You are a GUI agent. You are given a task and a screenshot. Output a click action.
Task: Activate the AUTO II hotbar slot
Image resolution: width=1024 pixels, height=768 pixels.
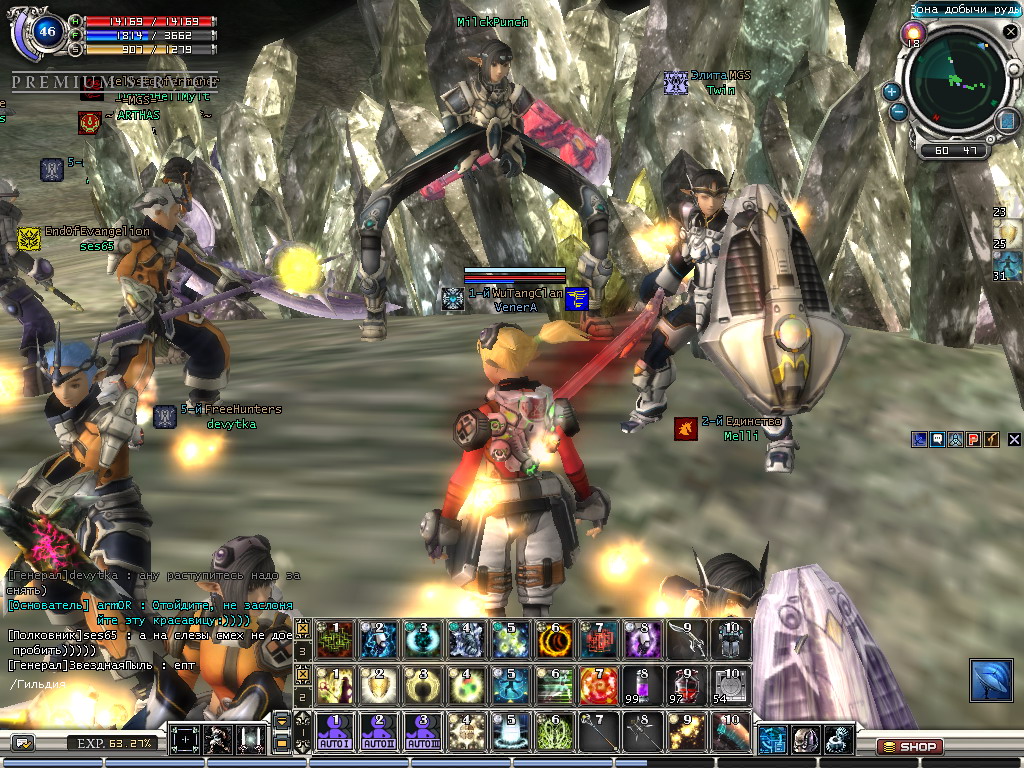click(x=379, y=731)
